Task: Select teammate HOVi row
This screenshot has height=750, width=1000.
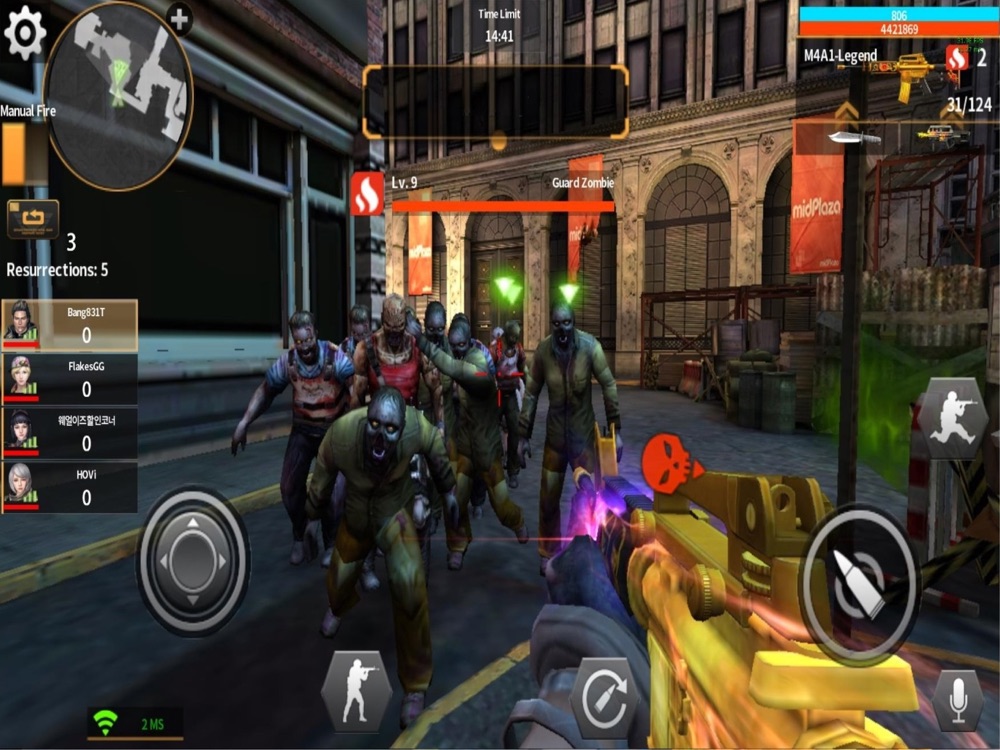Action: tap(69, 488)
